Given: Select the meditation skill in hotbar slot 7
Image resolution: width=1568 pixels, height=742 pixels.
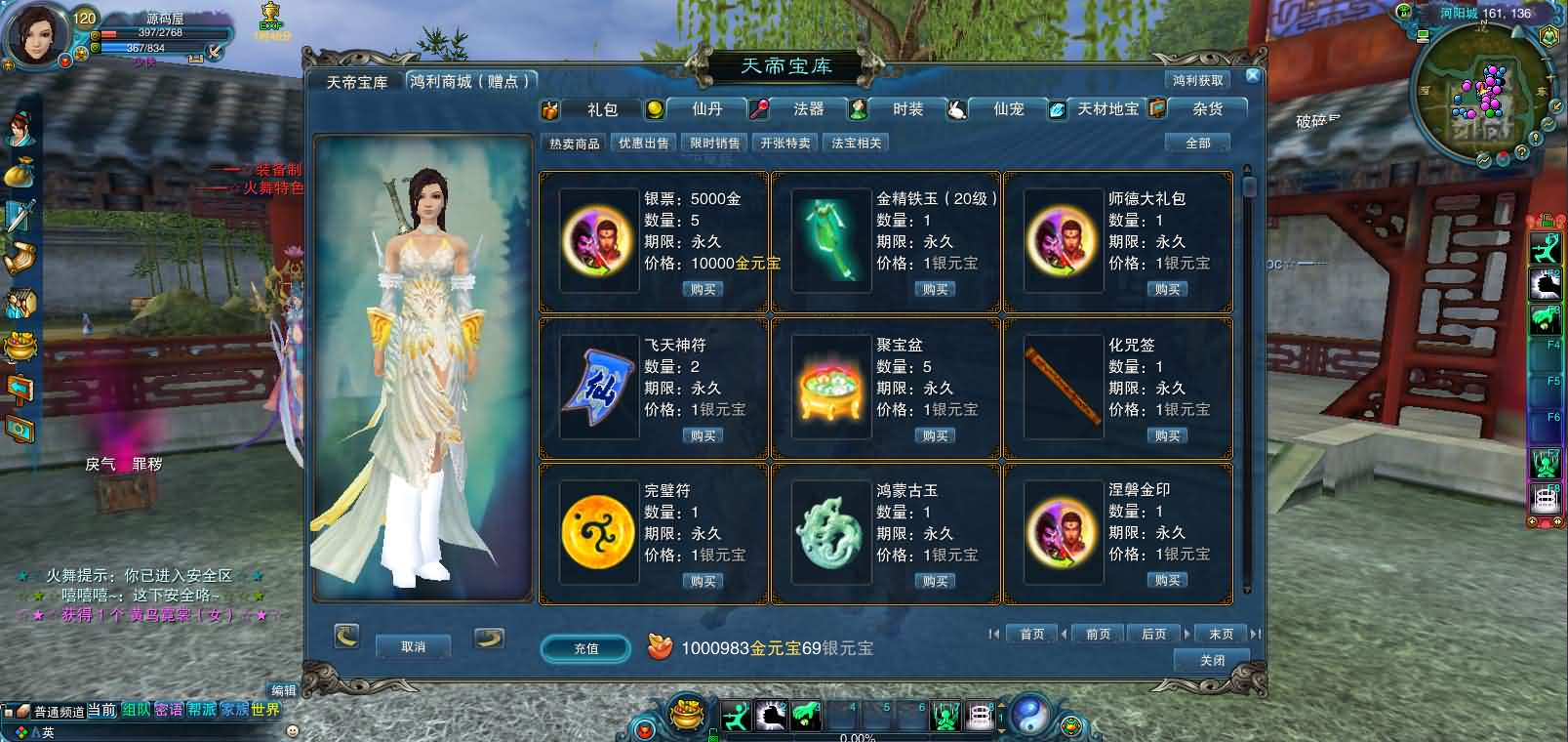Looking at the screenshot, I should coord(945,714).
